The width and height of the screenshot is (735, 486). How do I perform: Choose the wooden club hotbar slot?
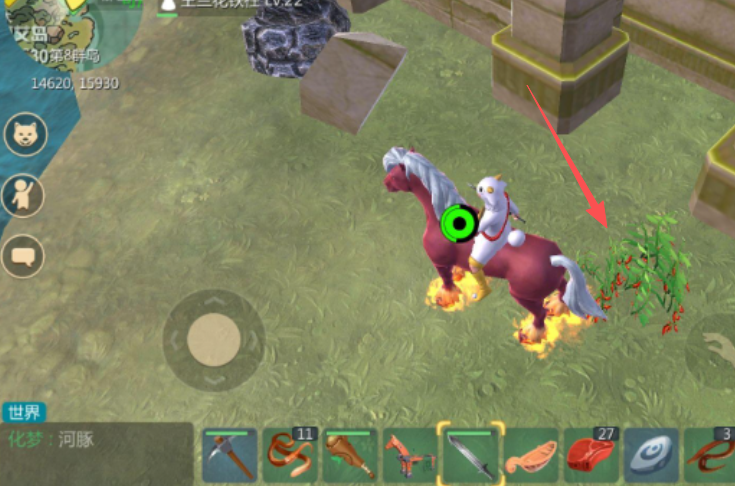tap(350, 456)
